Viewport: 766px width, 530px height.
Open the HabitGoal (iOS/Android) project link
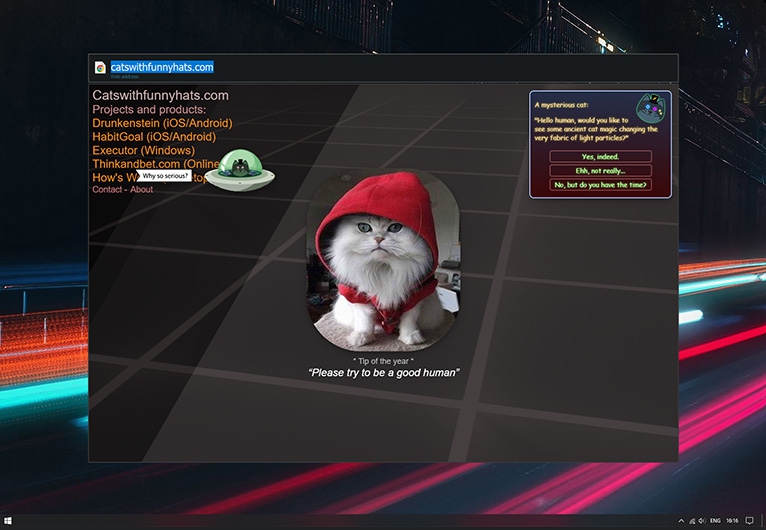pos(154,137)
